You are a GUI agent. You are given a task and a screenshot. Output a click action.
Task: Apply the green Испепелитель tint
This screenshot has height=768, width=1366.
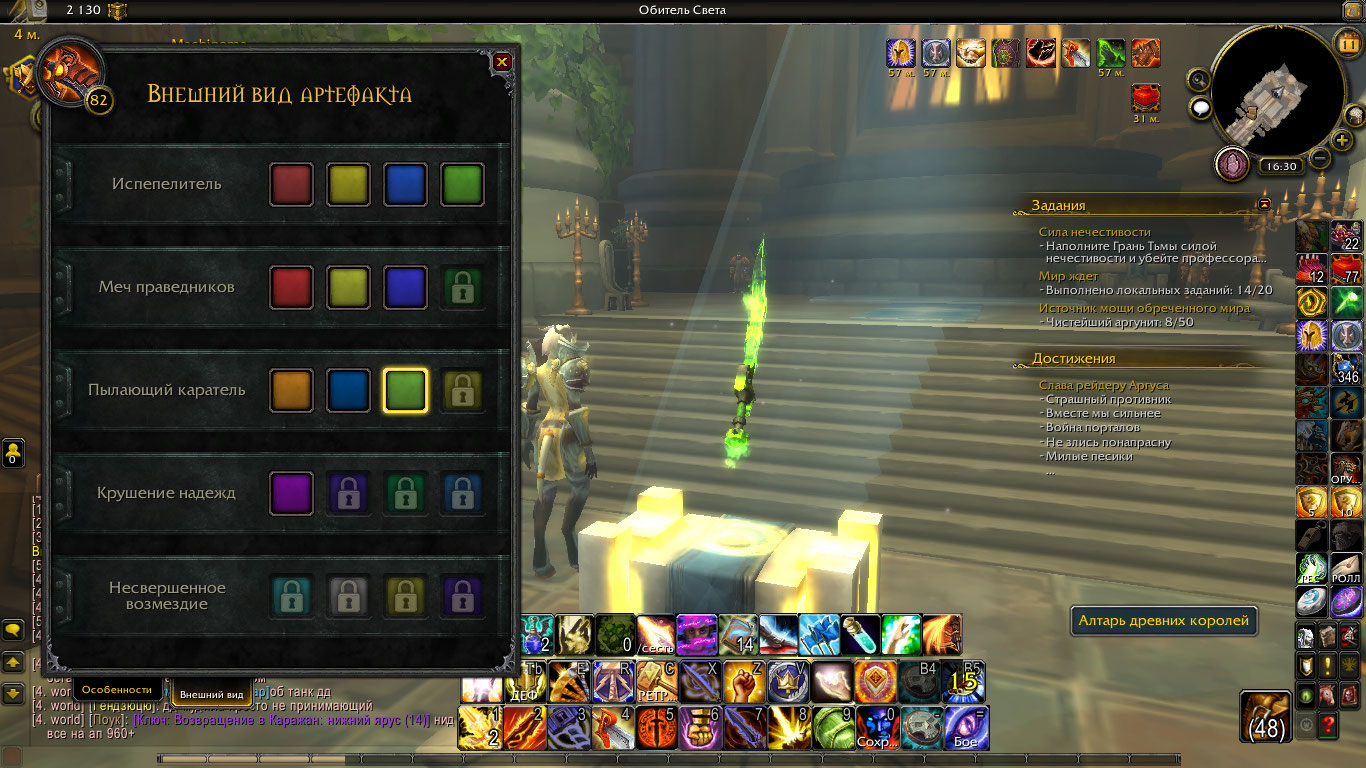tap(462, 185)
